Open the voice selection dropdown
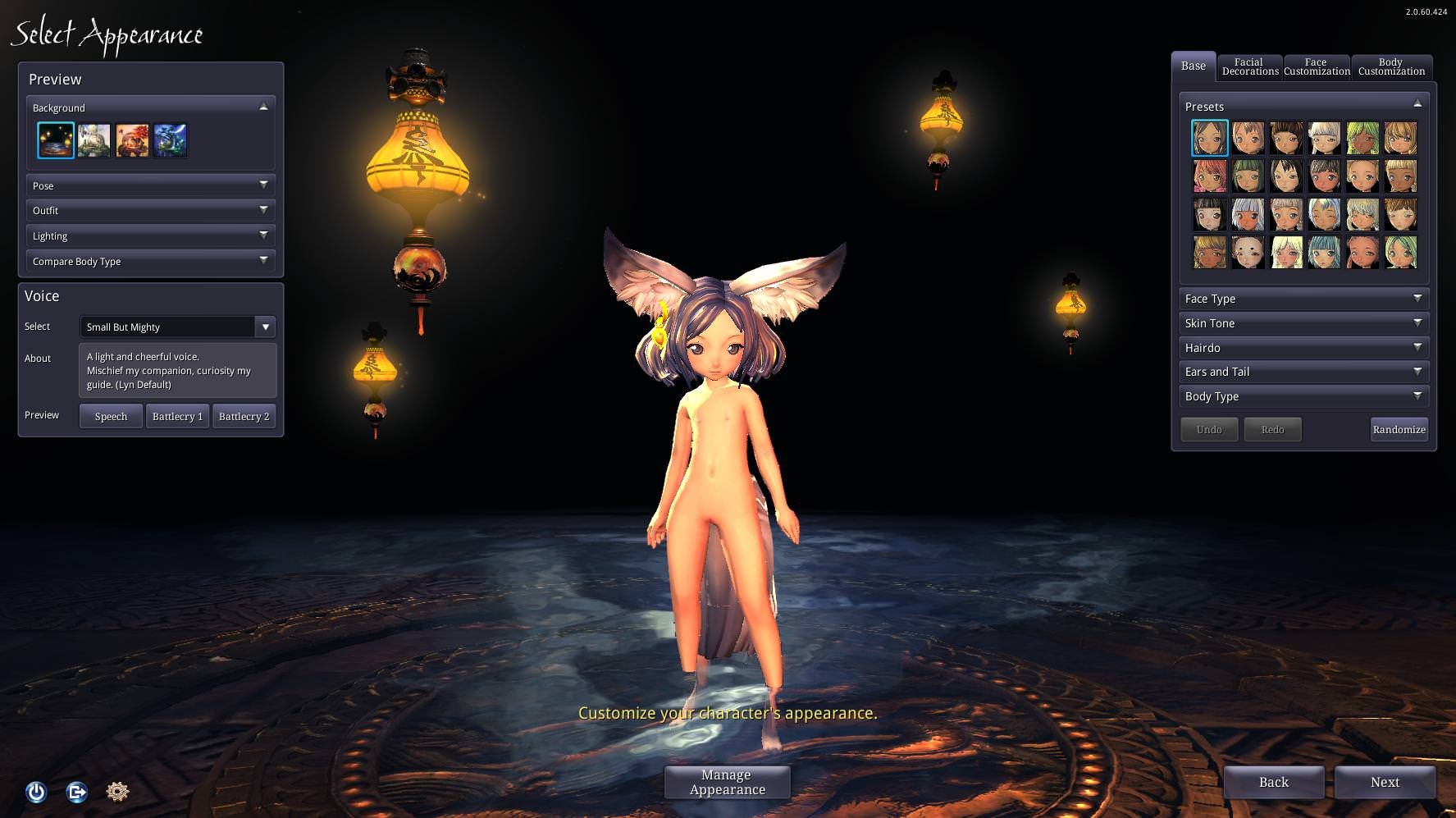 point(265,327)
